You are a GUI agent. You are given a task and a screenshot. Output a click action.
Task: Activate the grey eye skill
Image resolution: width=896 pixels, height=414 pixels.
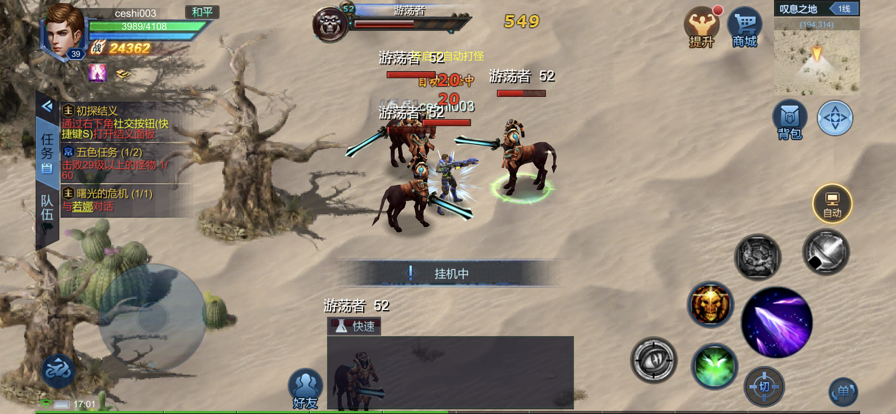pos(653,360)
